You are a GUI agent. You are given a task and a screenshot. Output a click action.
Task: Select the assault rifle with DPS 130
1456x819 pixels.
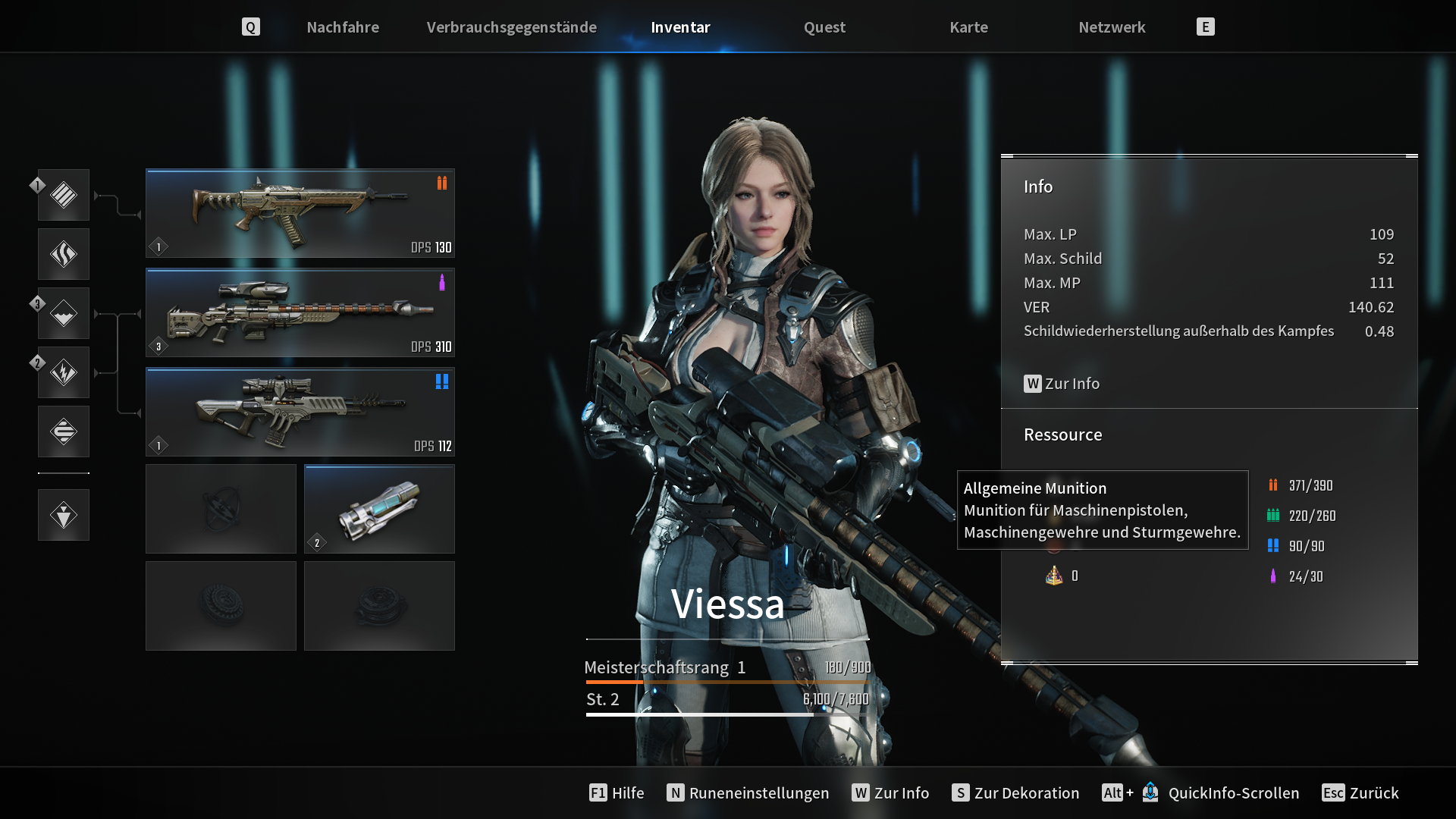300,213
